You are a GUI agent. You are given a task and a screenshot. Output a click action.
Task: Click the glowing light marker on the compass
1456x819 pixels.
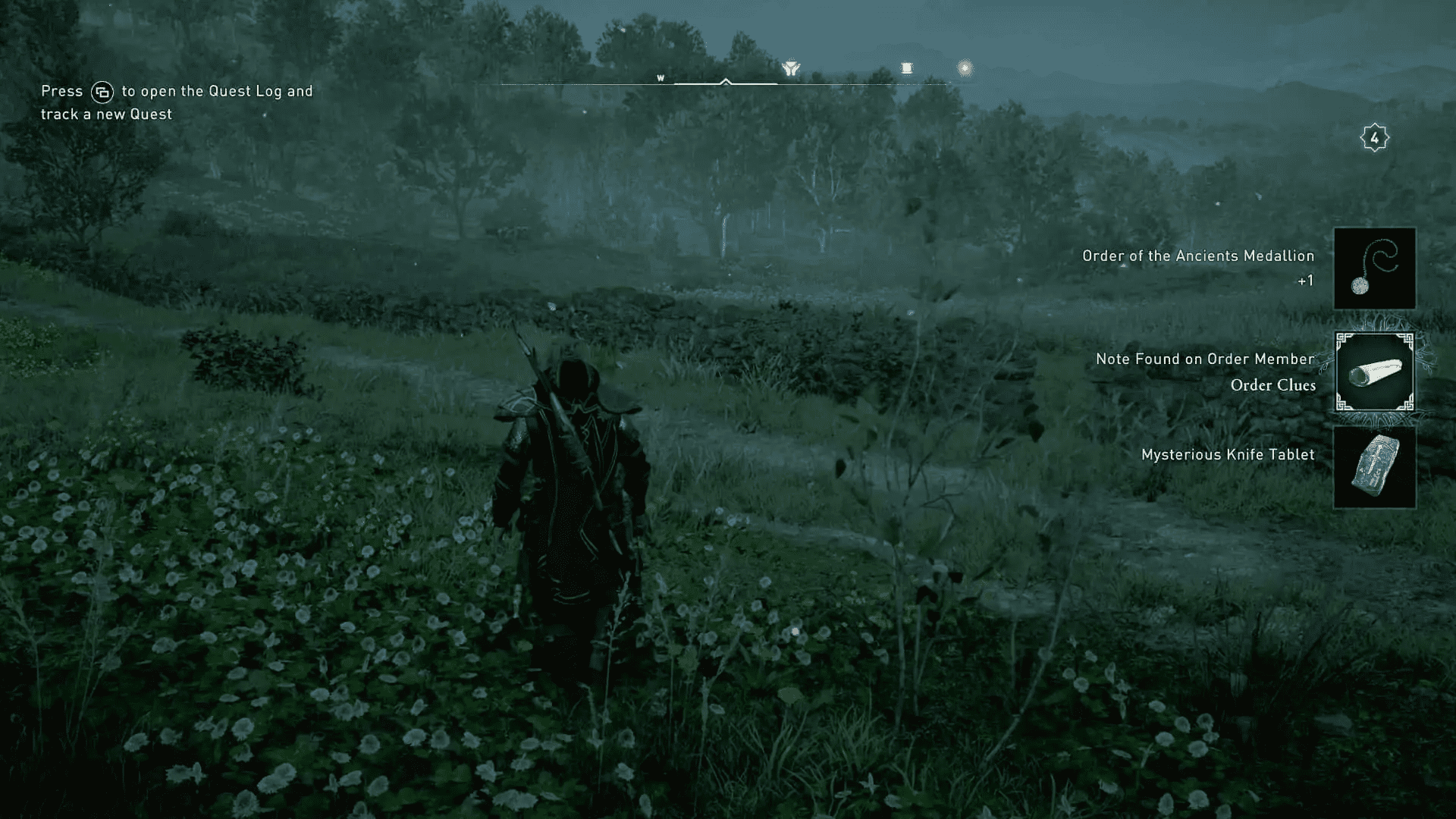point(964,67)
